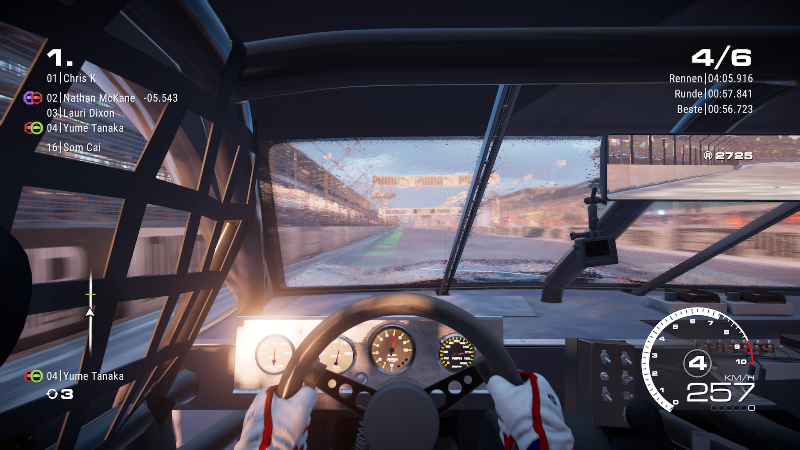Select Chris K in the standings list
800x450 pixels.
point(79,78)
